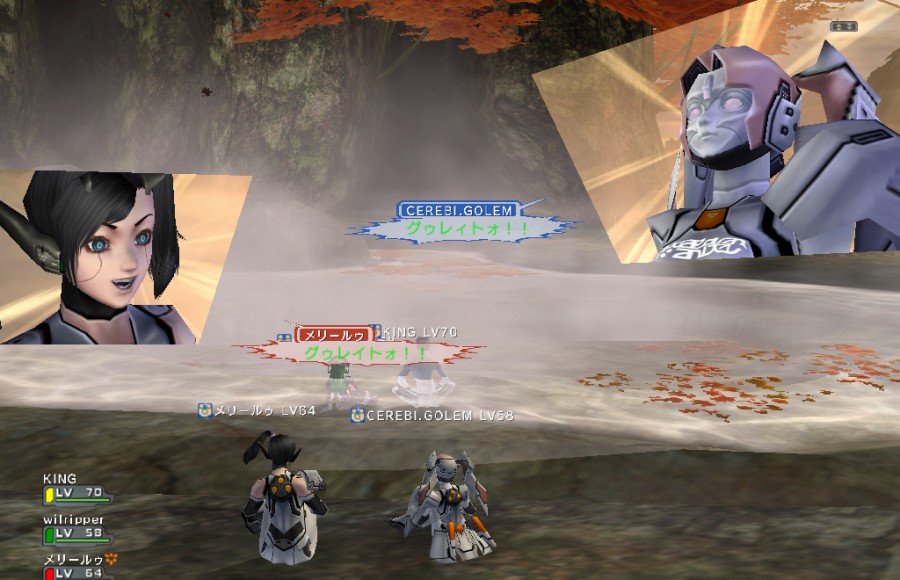Select wilripper in the party list
Viewport: 900px width, 580px height.
point(73,520)
